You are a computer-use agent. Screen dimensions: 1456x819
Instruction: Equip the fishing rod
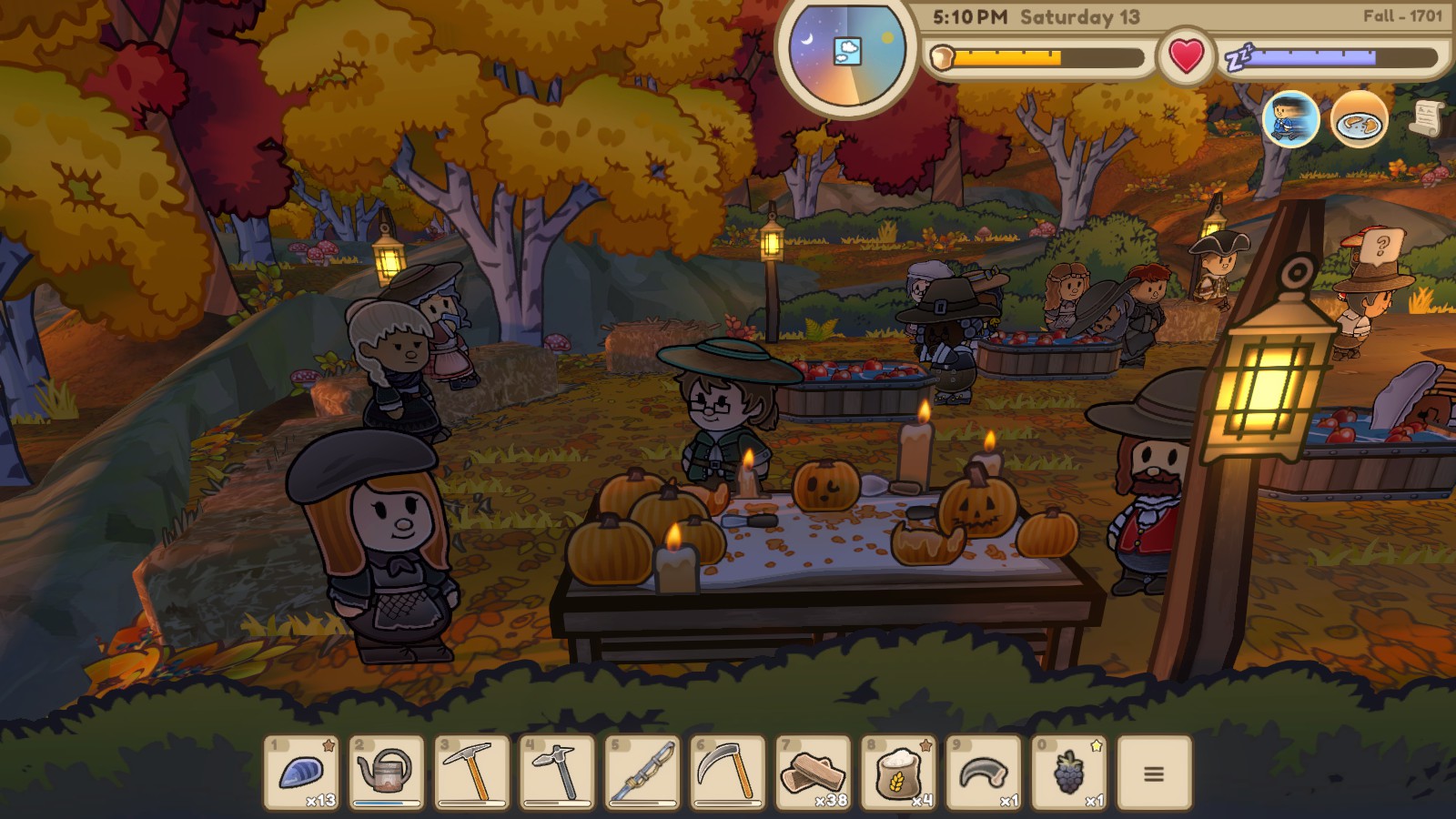(x=643, y=773)
